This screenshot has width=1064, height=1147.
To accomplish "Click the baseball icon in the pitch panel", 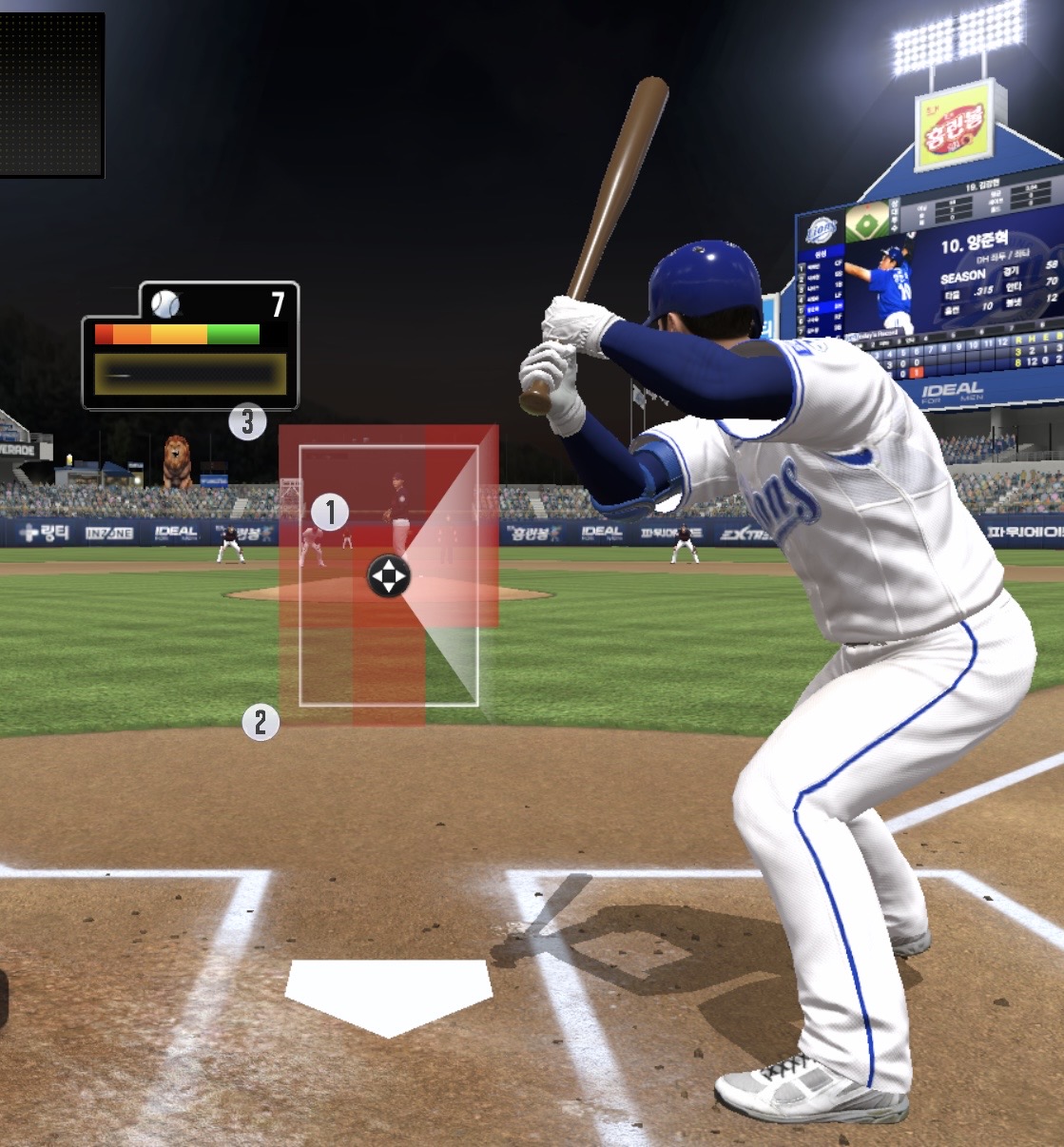I will (165, 303).
